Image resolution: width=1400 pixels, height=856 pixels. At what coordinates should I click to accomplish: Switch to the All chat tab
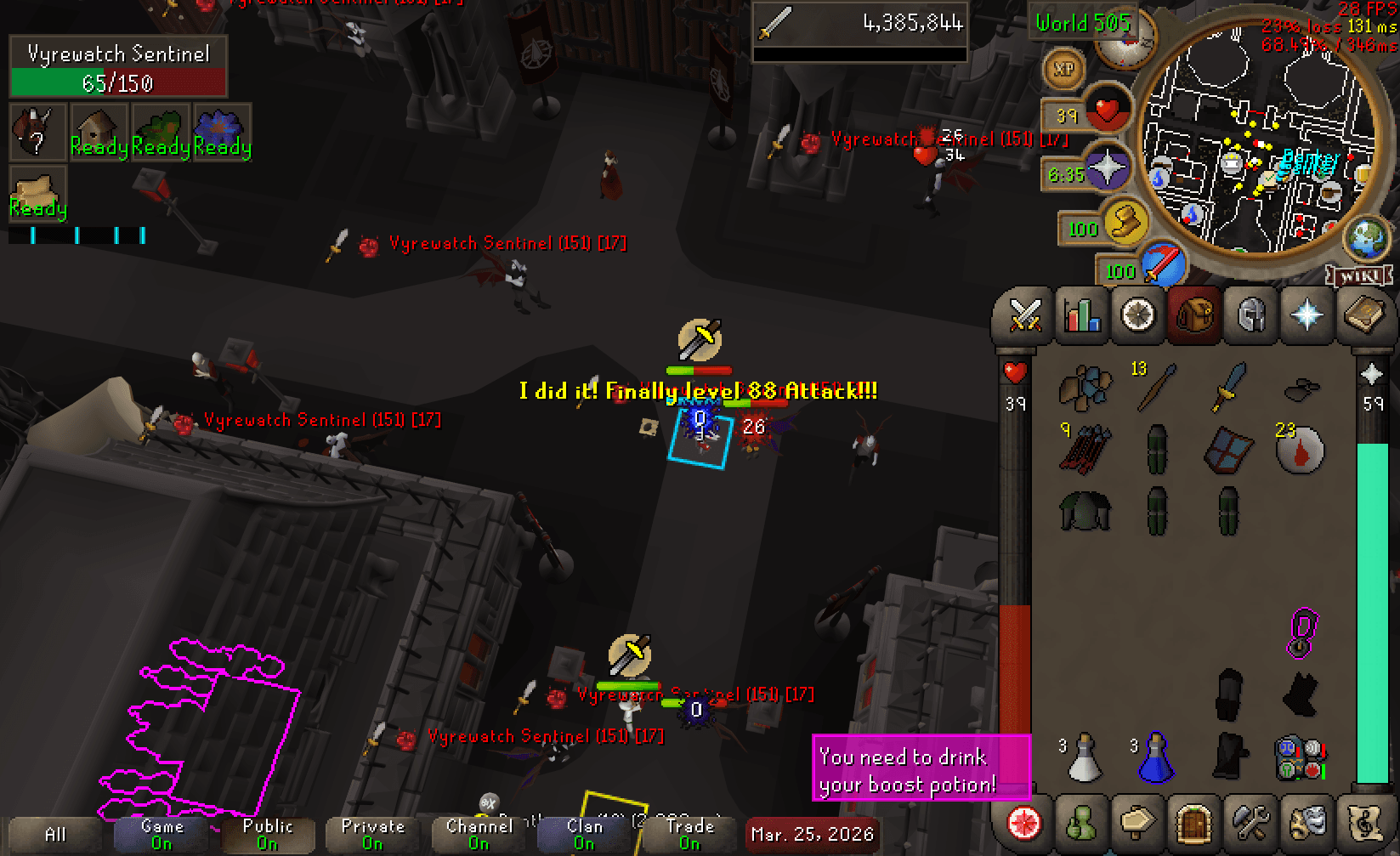[54, 833]
